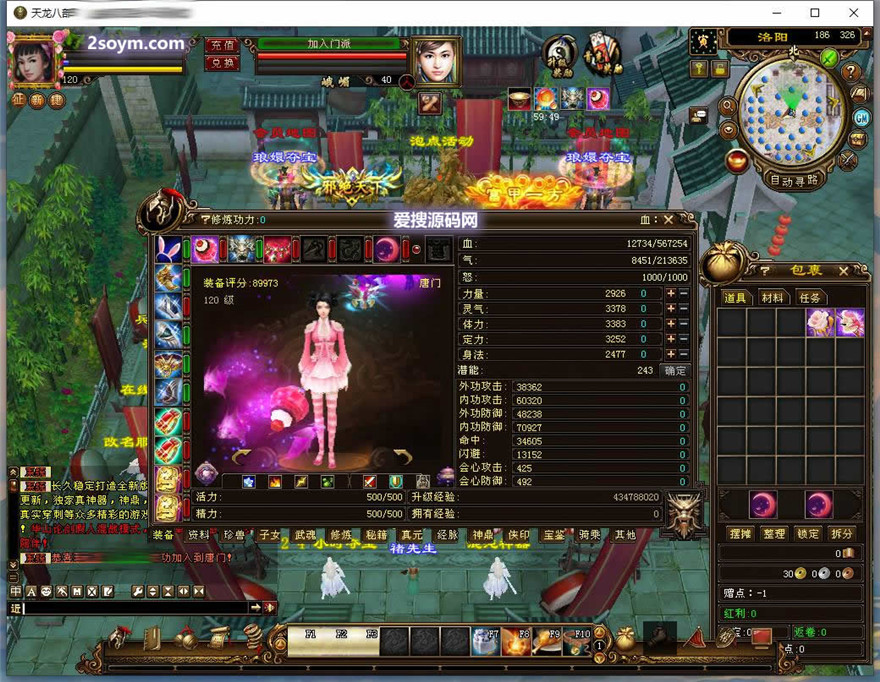
Task: Open the 任务 quest items tab
Action: click(x=810, y=298)
